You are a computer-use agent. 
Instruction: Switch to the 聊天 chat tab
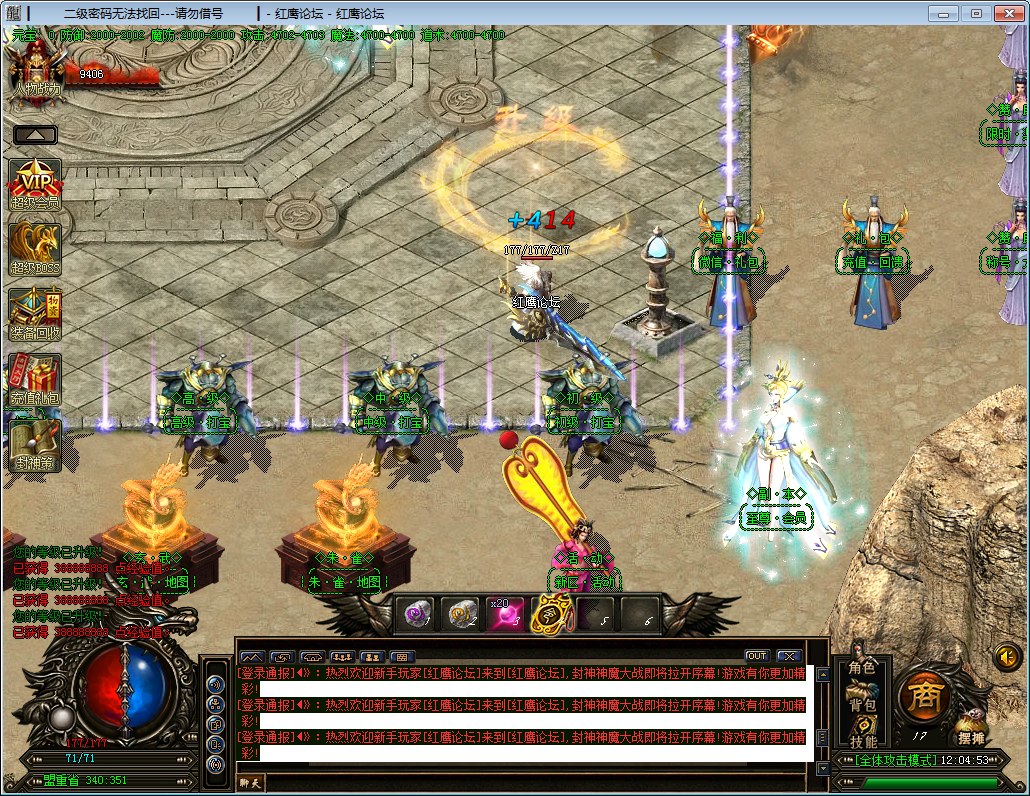click(250, 783)
